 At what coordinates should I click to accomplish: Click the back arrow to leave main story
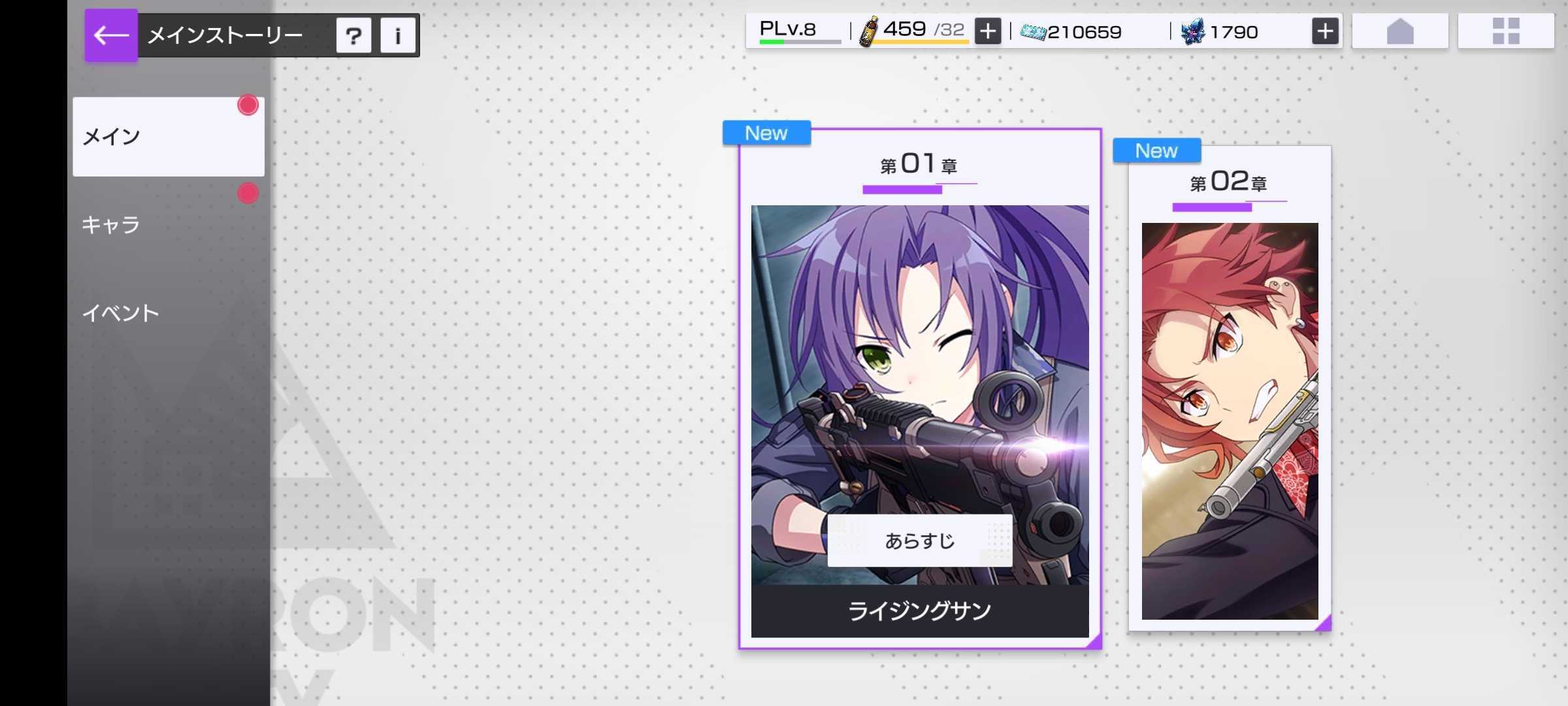pos(111,35)
